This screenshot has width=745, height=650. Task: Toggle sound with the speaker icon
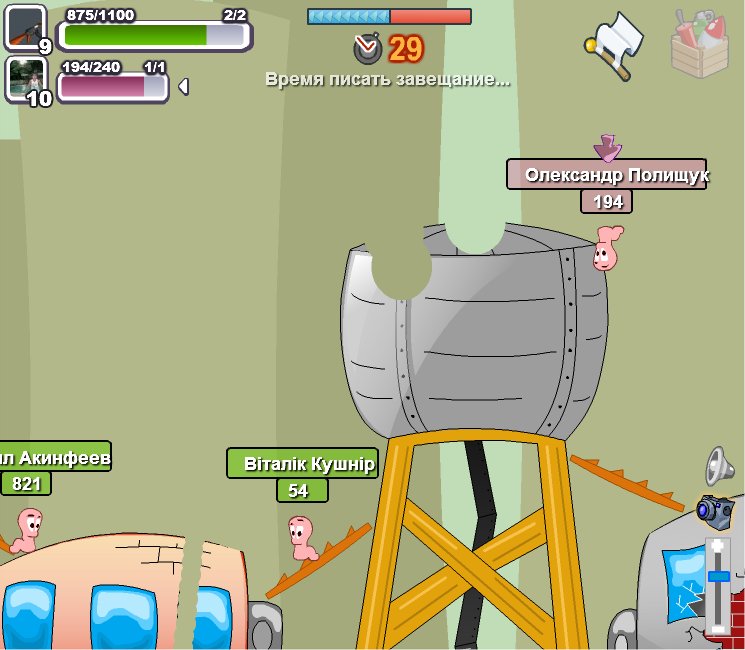[x=720, y=465]
